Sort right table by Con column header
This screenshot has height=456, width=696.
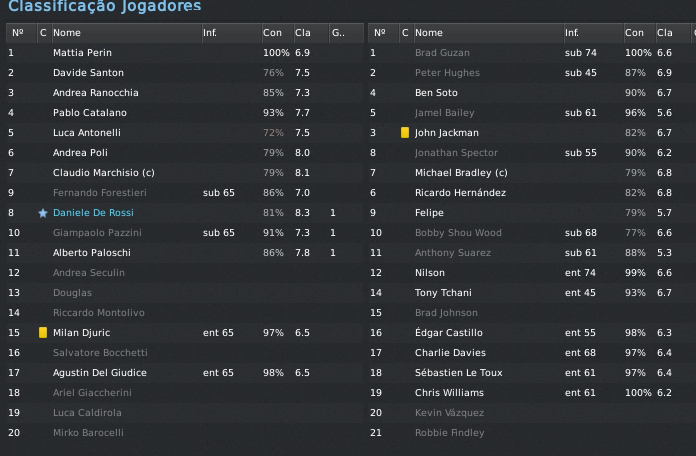point(634,33)
